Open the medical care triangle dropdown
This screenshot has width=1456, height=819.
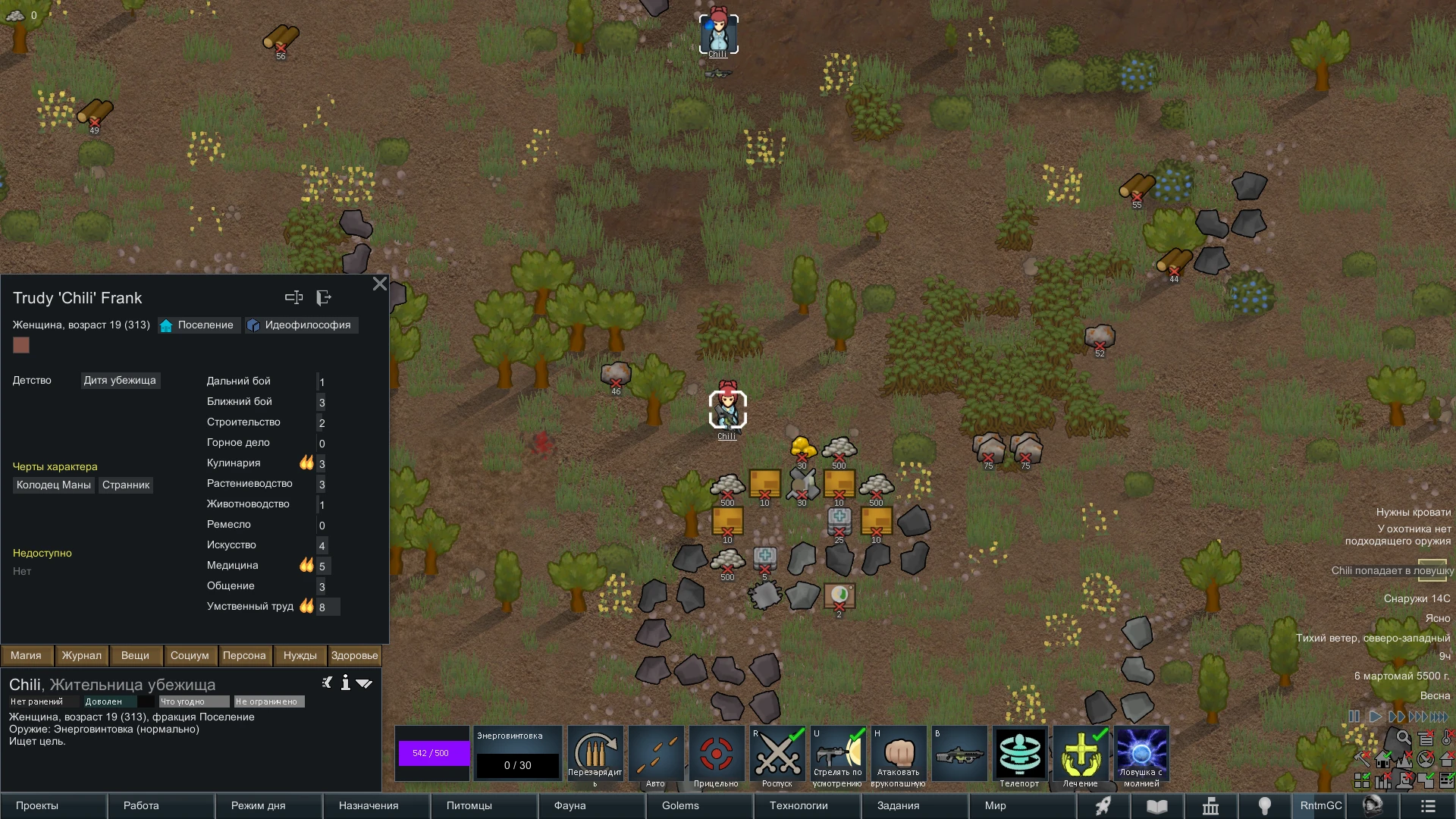click(x=365, y=682)
